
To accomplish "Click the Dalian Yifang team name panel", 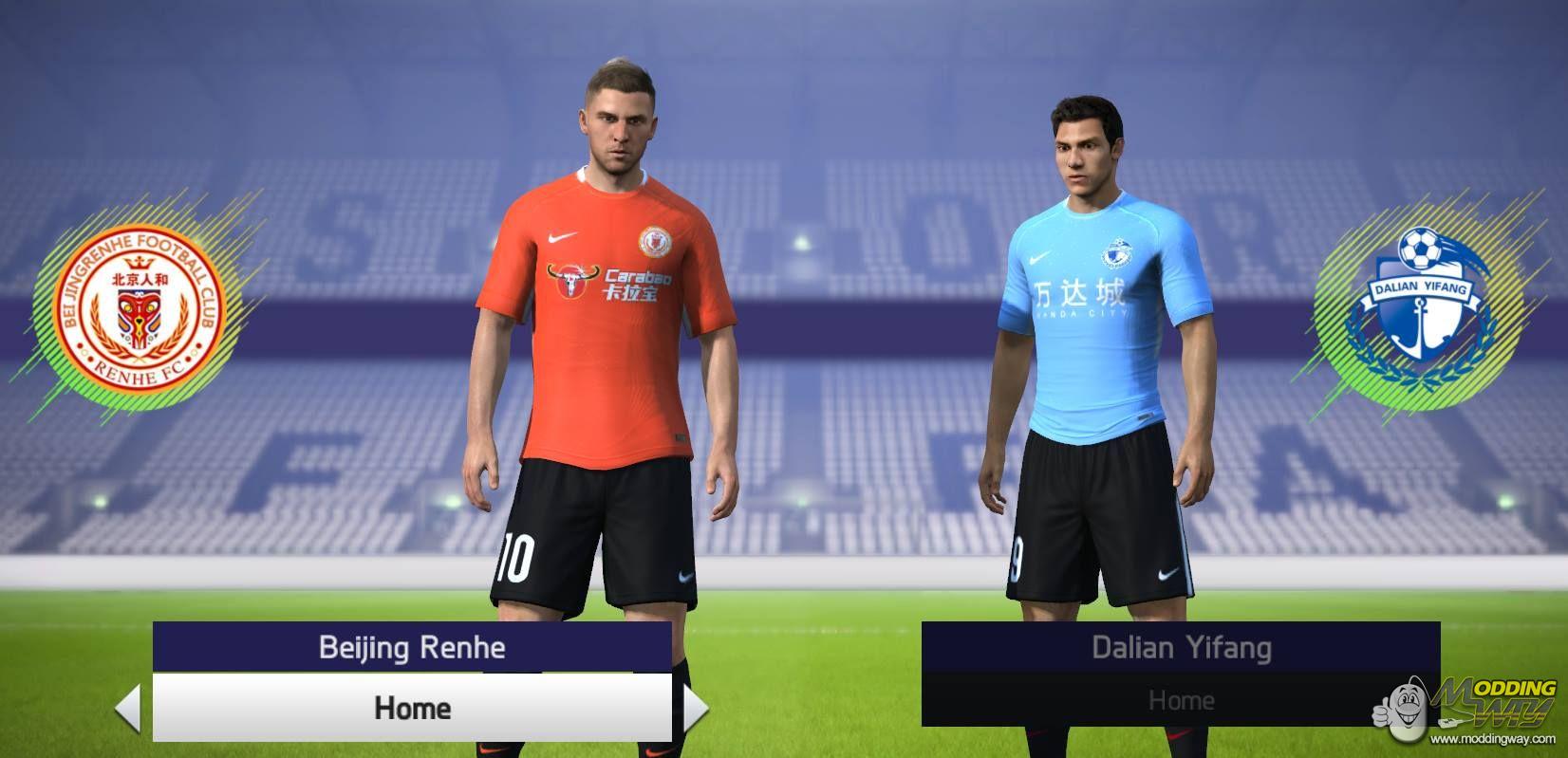I will pyautogui.click(x=1181, y=649).
